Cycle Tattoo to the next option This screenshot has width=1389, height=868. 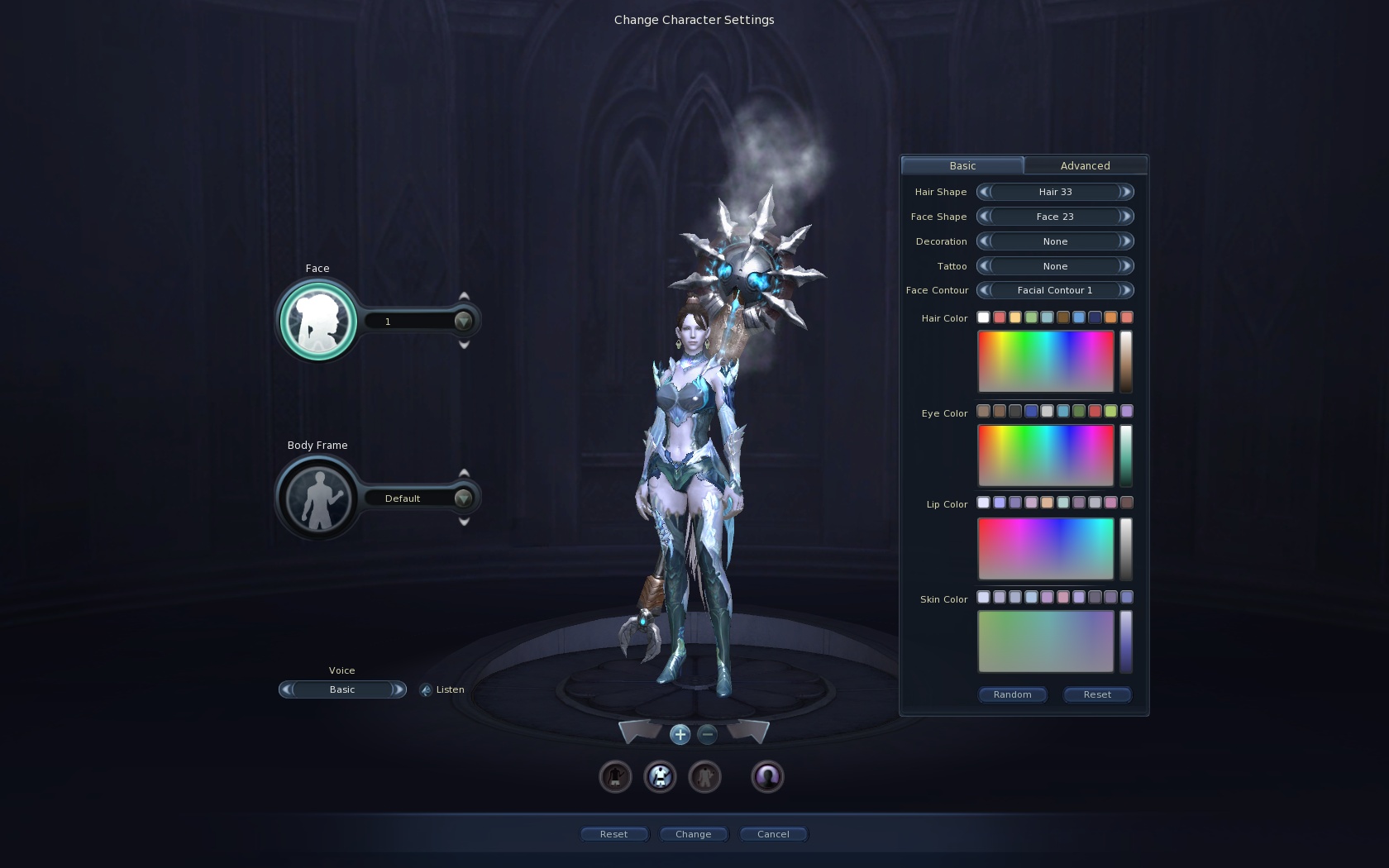[1125, 266]
